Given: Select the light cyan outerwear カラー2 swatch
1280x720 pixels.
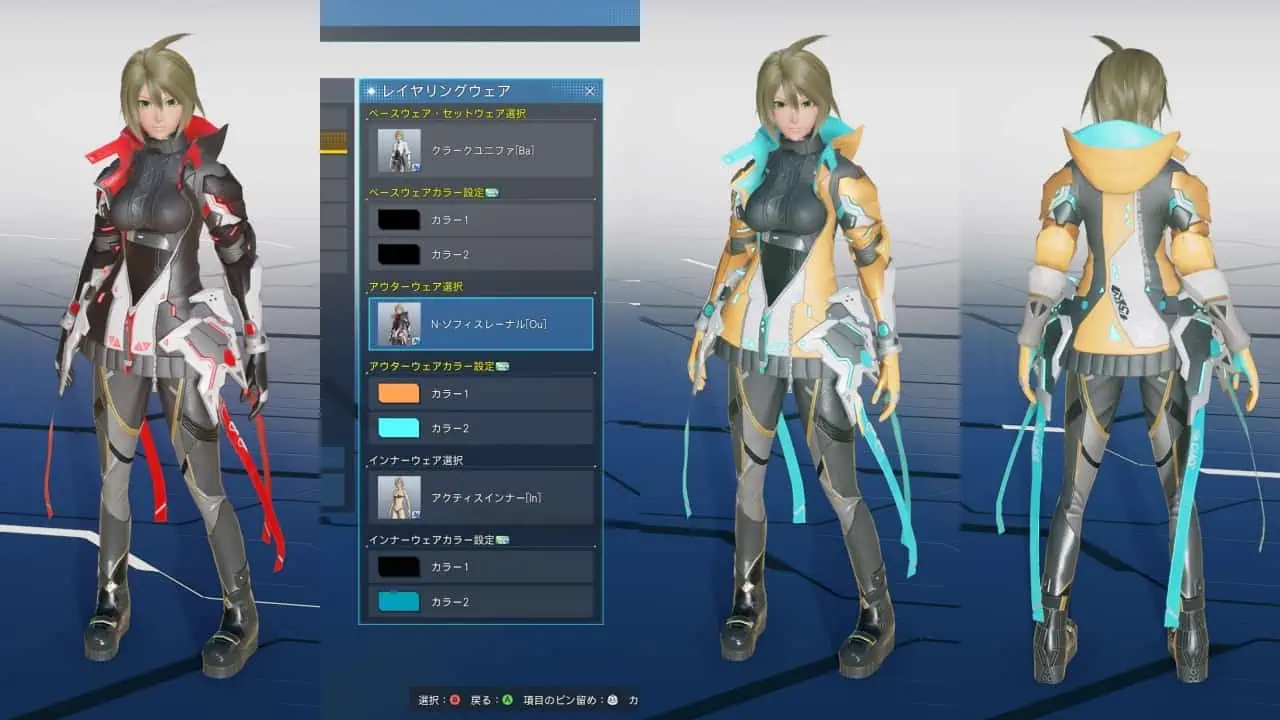Looking at the screenshot, I should click(x=399, y=428).
